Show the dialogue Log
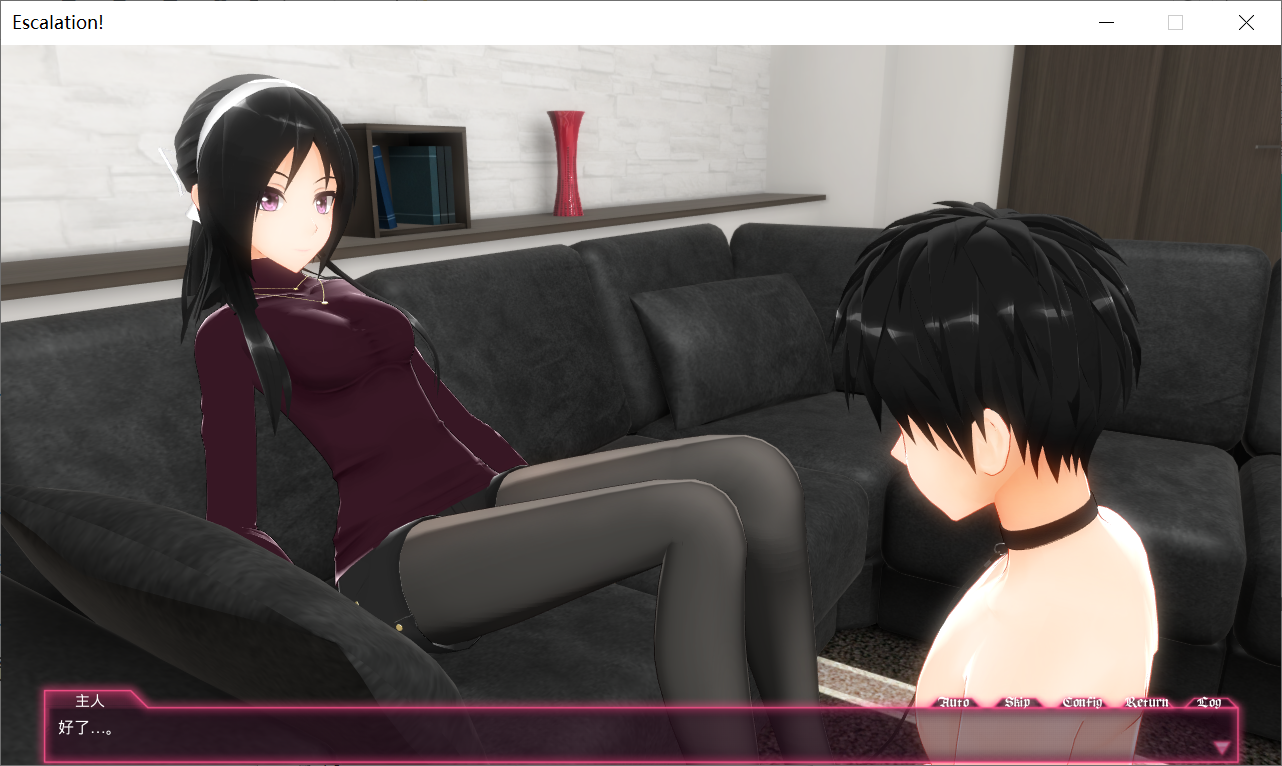Screen dimensions: 1282x766 click(1209, 702)
